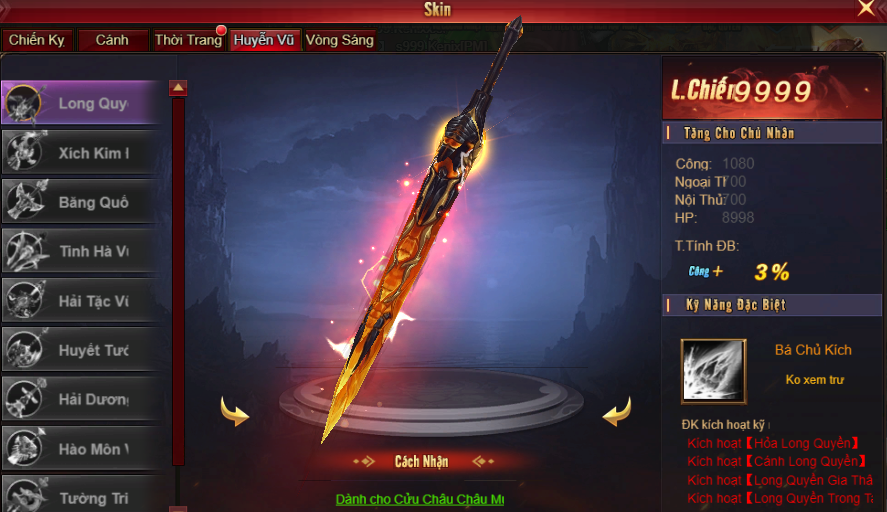This screenshot has height=512, width=887.
Task: Pick the Hải Dương skin row
Action: tap(80, 399)
